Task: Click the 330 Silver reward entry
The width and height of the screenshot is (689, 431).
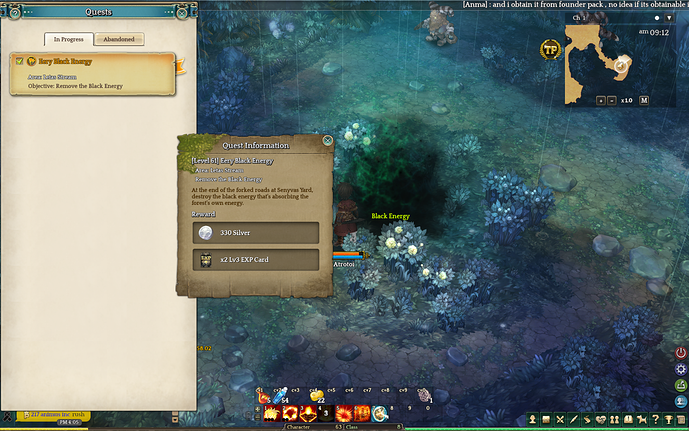Action: [255, 233]
